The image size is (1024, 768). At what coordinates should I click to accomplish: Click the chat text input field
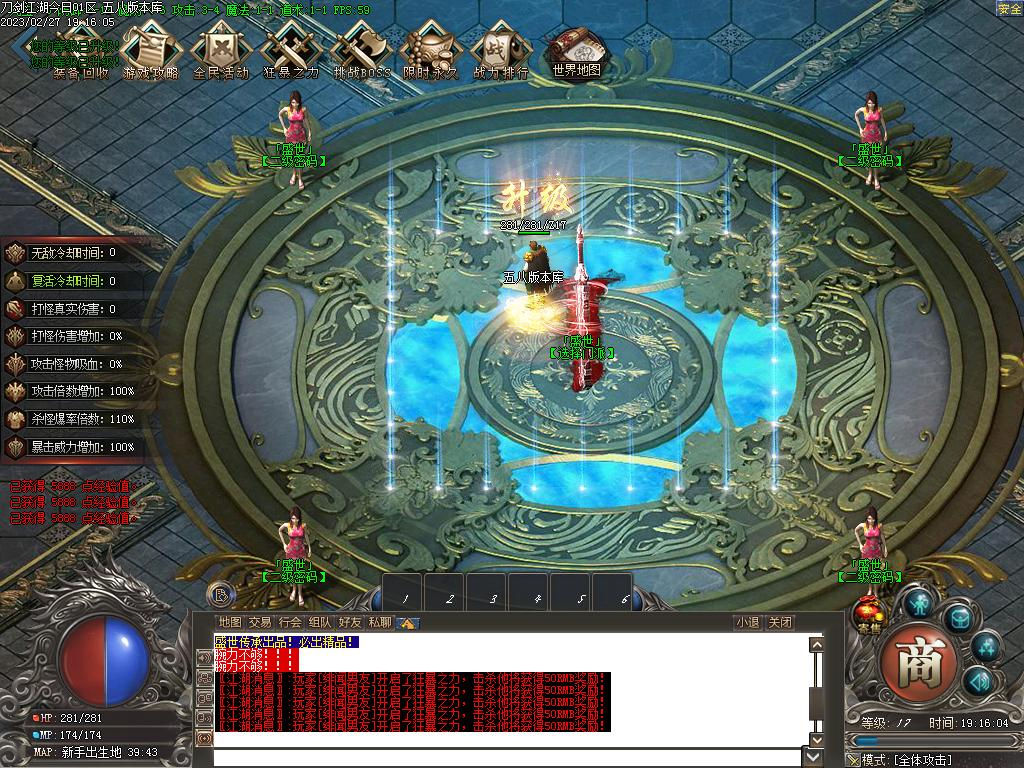coord(510,757)
